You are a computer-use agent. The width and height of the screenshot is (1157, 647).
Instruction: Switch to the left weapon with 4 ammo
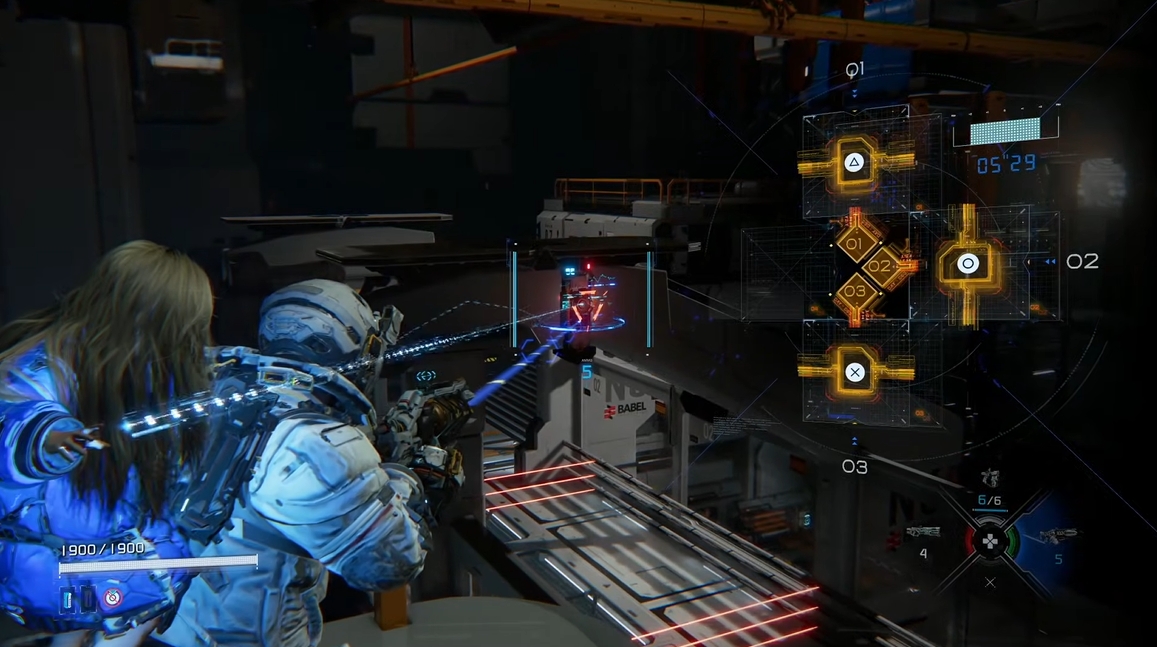922,534
